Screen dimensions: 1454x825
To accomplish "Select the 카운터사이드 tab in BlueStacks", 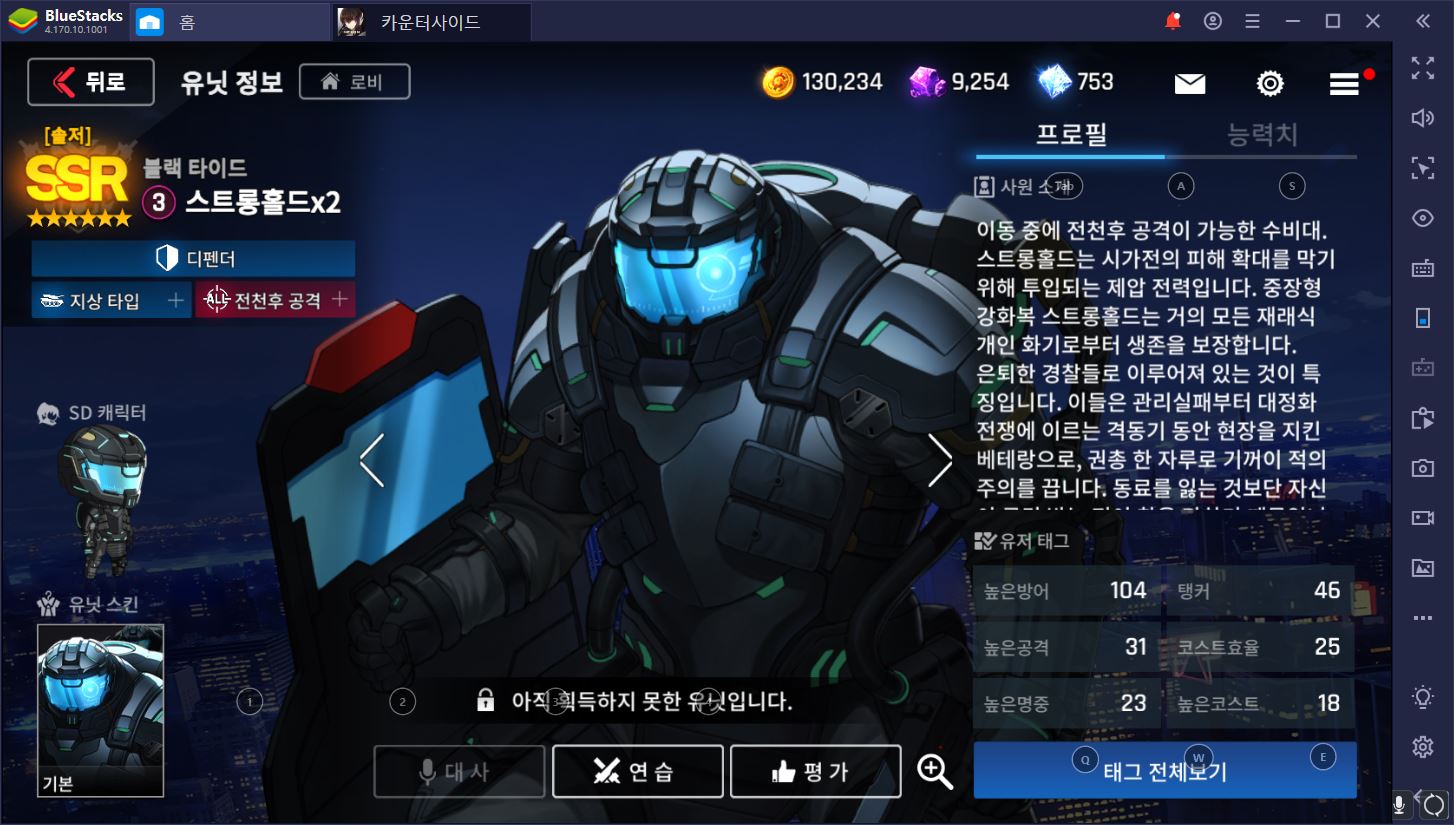I will pos(430,21).
